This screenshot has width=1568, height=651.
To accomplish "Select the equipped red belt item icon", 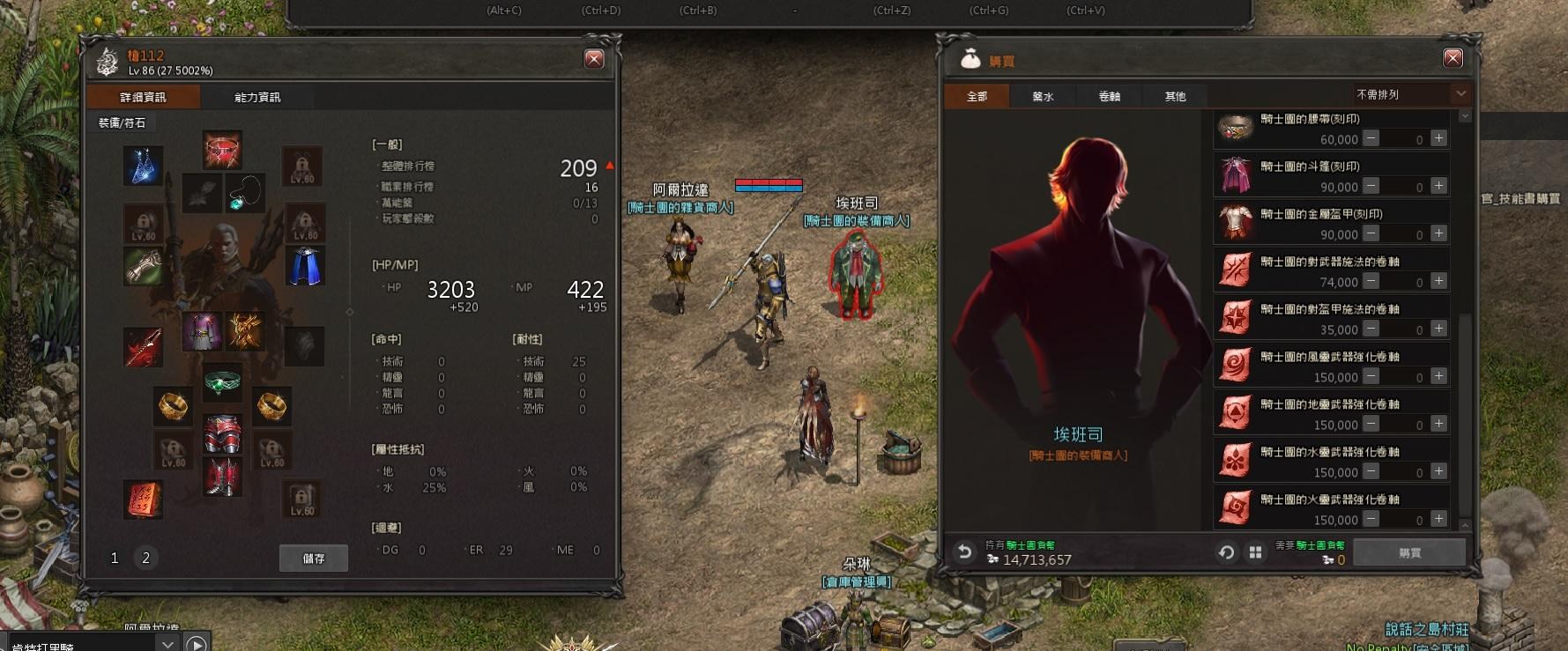I will coord(221,151).
